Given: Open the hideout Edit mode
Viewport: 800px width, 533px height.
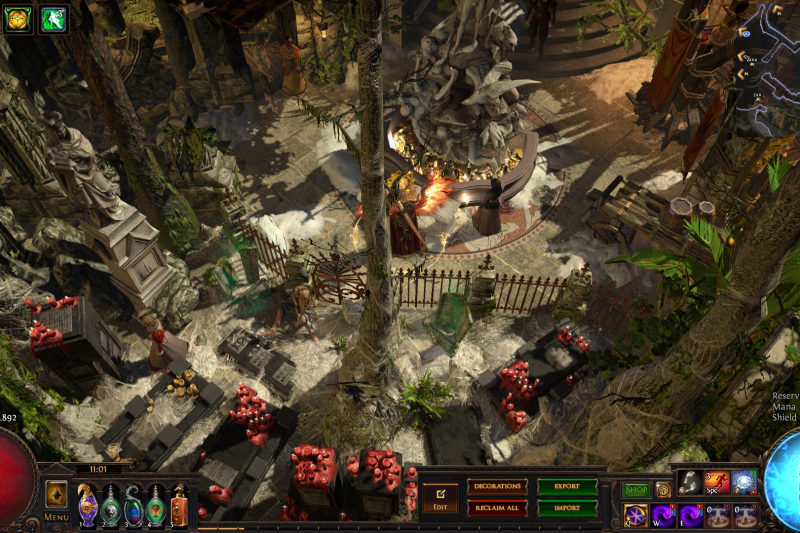Looking at the screenshot, I should point(440,496).
